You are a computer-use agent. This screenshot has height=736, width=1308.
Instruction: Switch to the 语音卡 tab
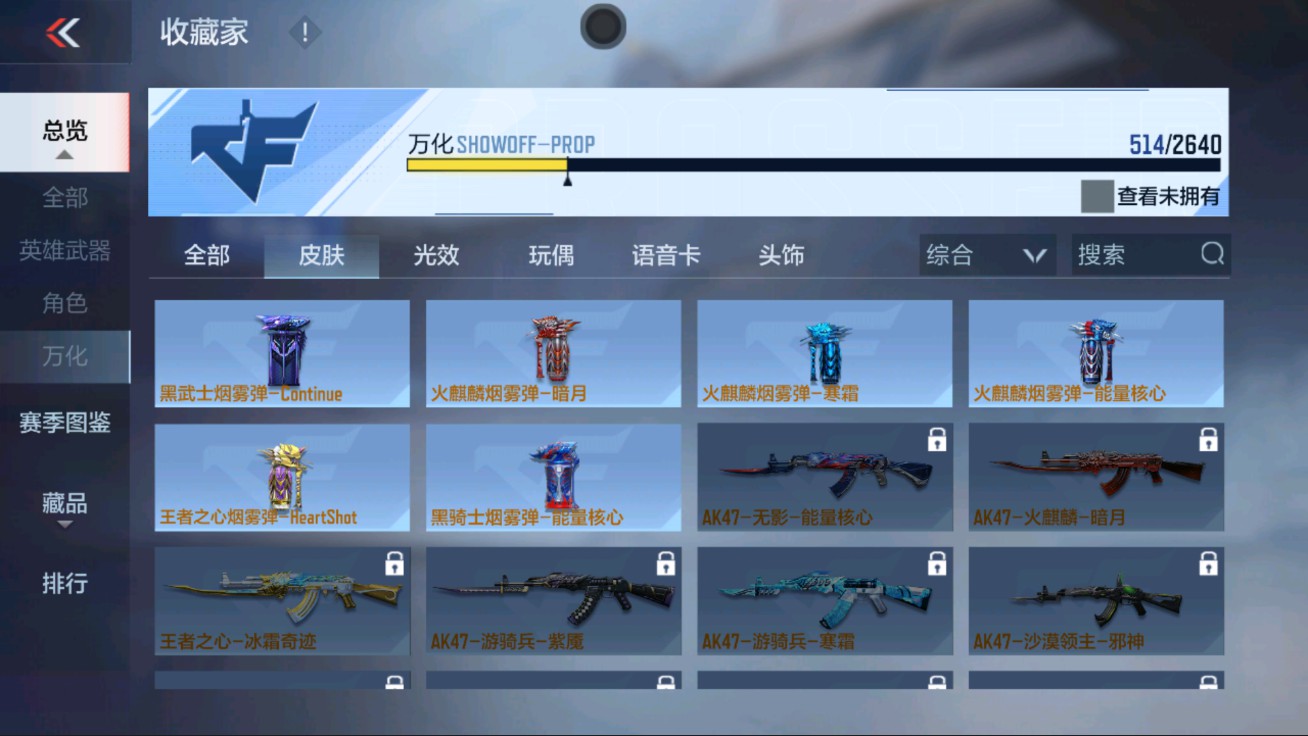point(668,255)
